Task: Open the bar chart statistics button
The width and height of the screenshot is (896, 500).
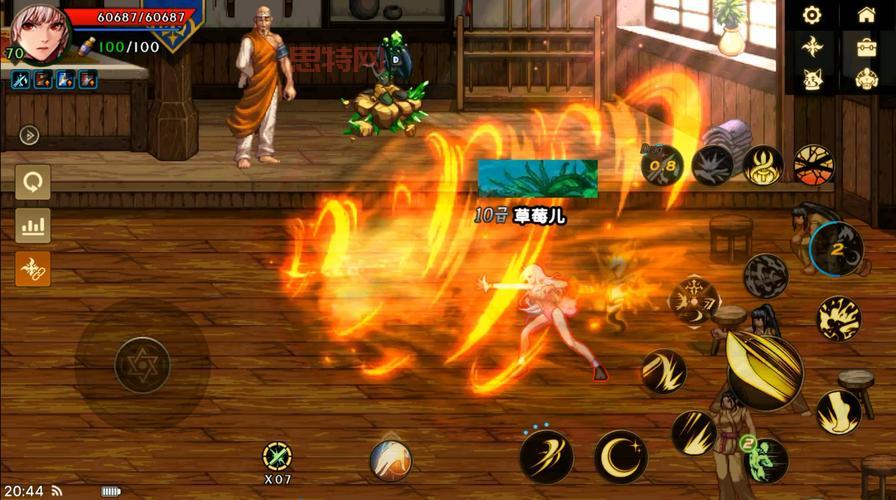Action: tap(33, 226)
